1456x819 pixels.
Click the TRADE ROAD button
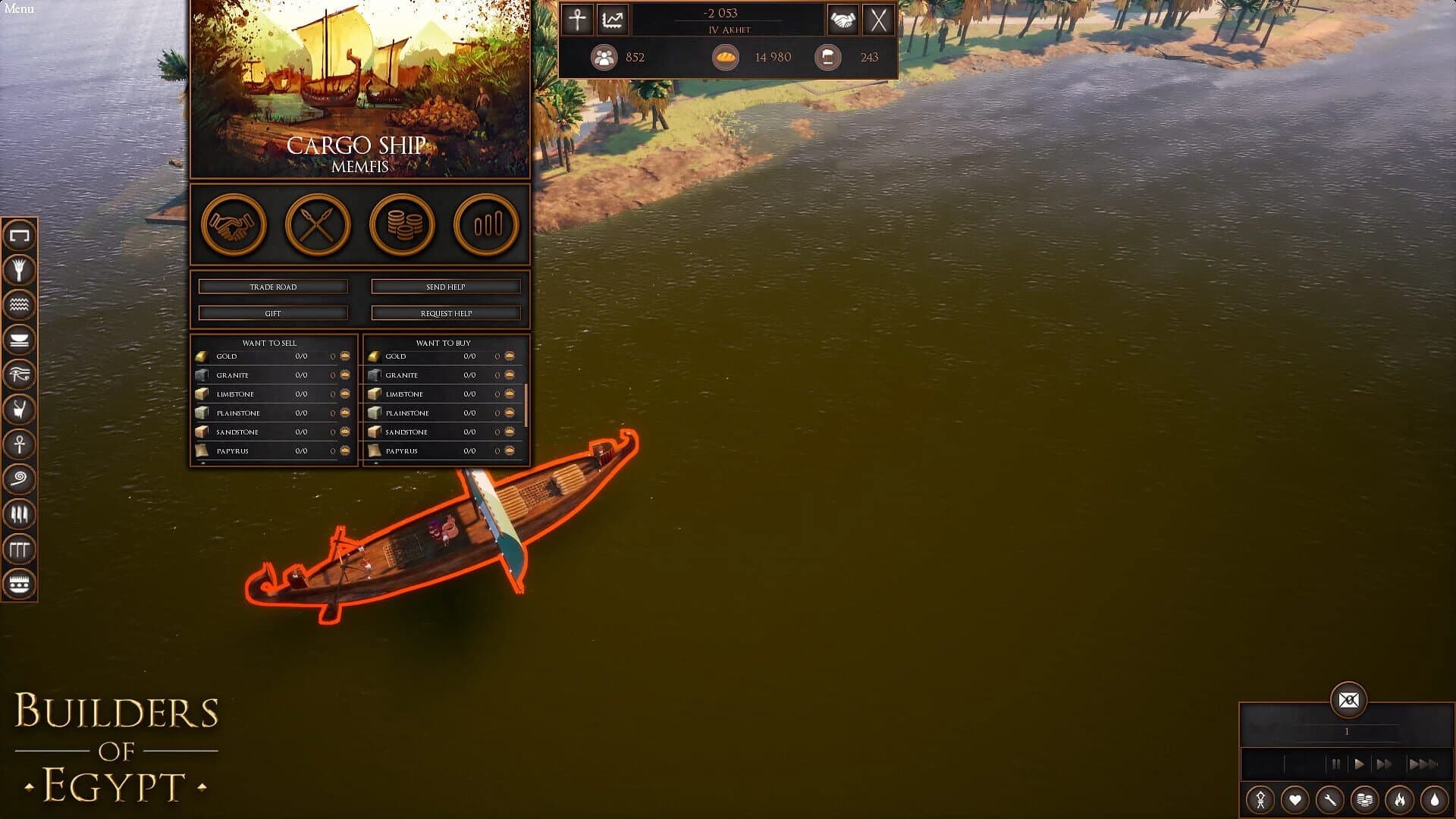(x=273, y=286)
